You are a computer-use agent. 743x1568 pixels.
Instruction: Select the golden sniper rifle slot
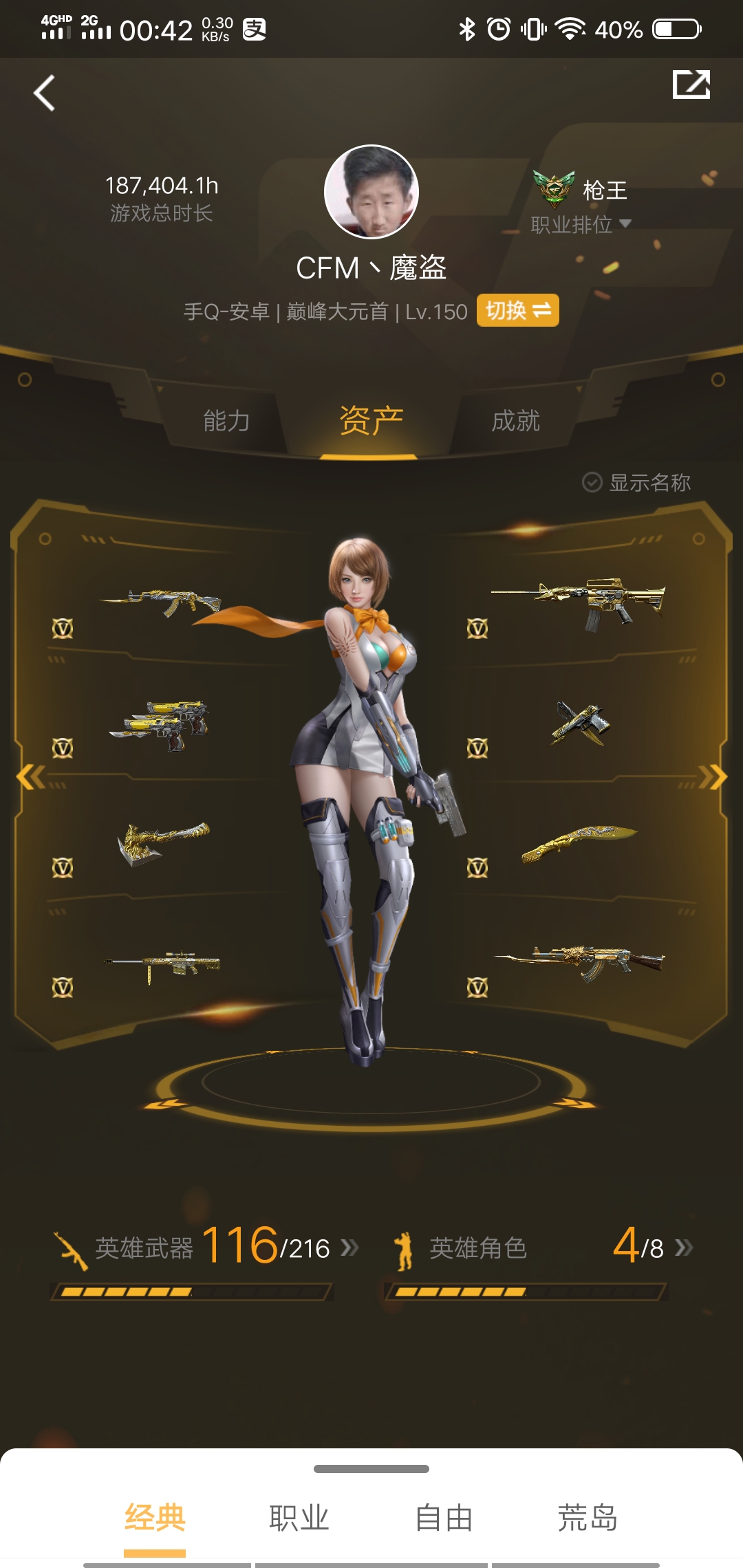pyautogui.click(x=163, y=963)
